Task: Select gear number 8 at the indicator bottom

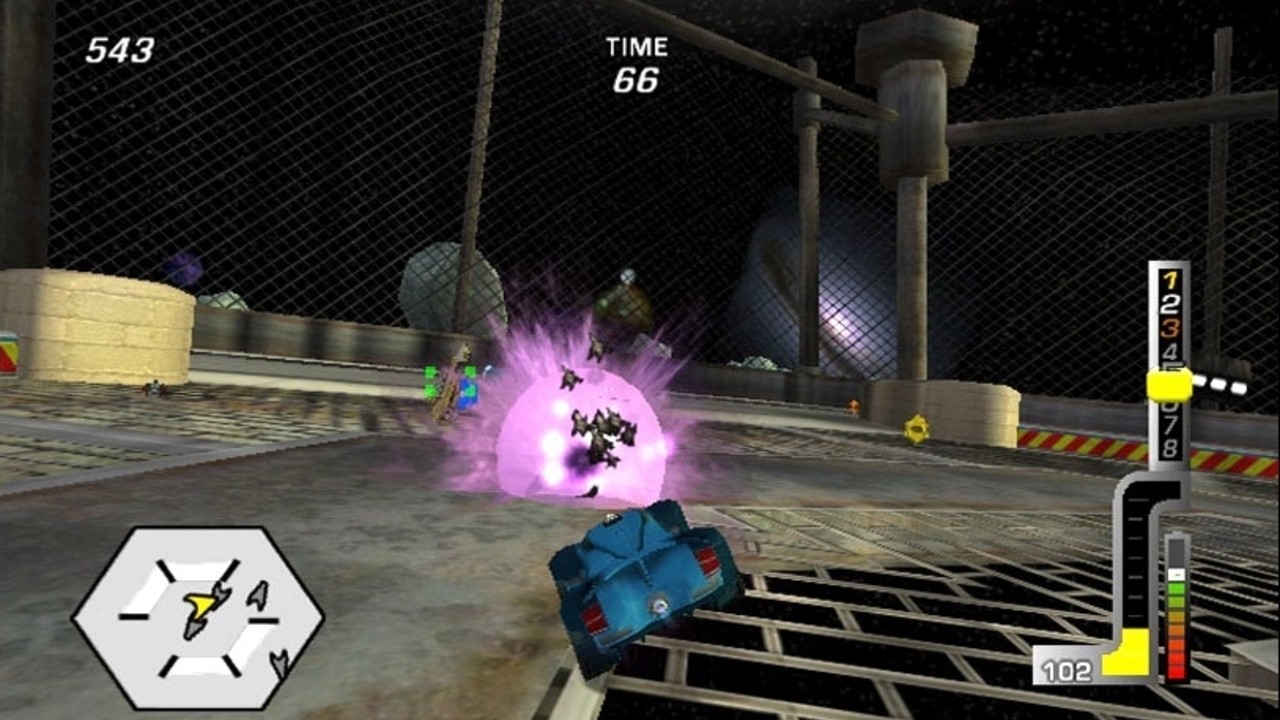Action: click(1169, 449)
